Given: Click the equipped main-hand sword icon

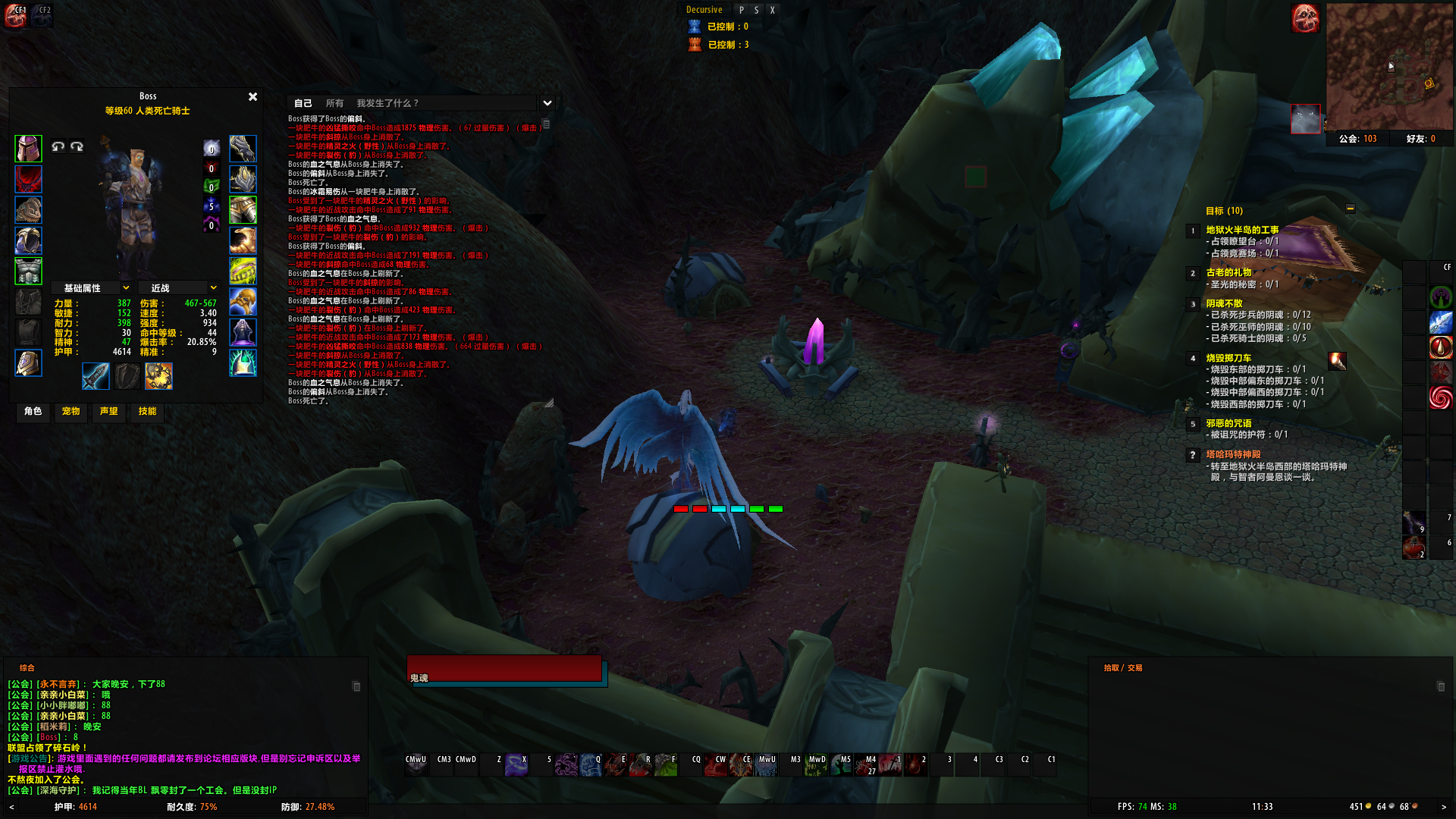Looking at the screenshot, I should 96,376.
